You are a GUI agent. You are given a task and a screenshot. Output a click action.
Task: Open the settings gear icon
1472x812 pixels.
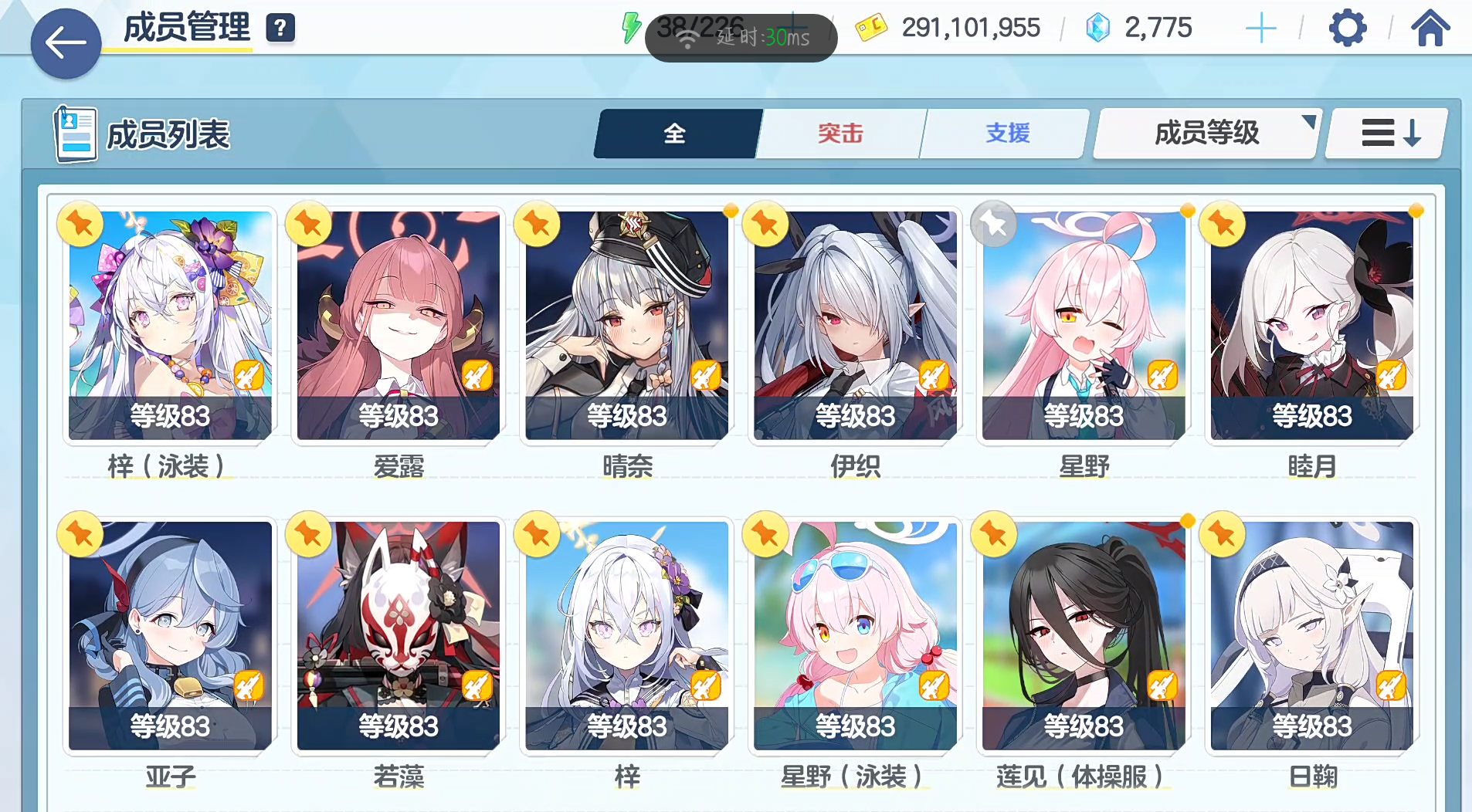(1348, 28)
